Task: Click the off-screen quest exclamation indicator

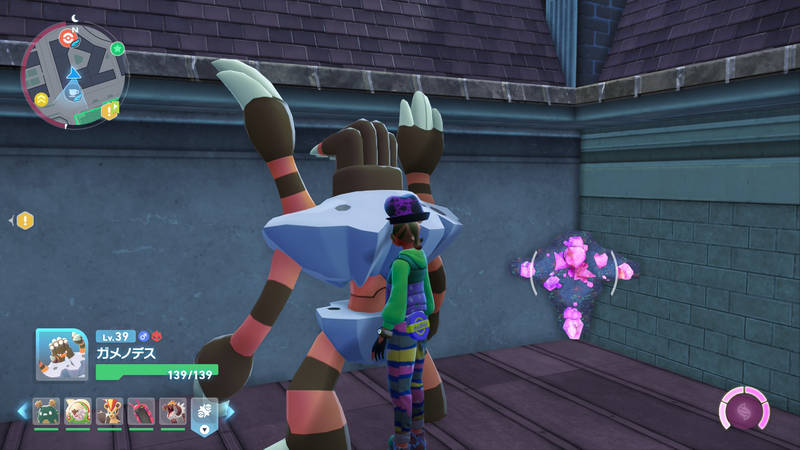Action: click(x=24, y=220)
